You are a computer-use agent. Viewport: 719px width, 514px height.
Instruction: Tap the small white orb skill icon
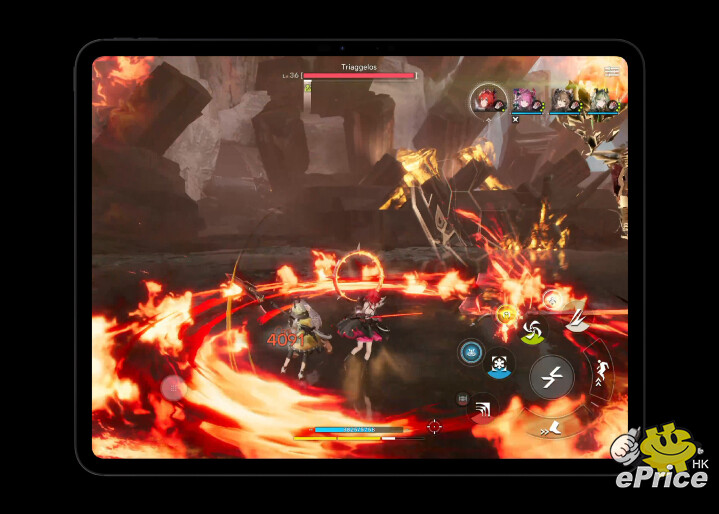coord(550,297)
